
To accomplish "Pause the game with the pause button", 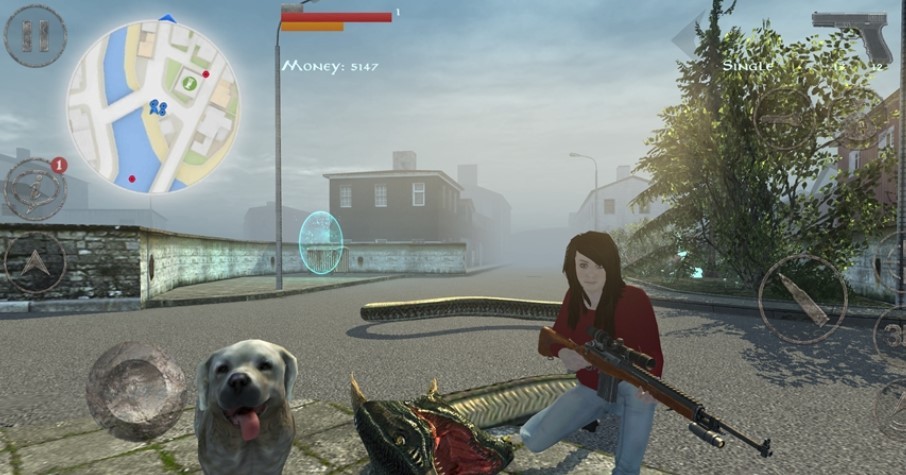I will [x=35, y=35].
